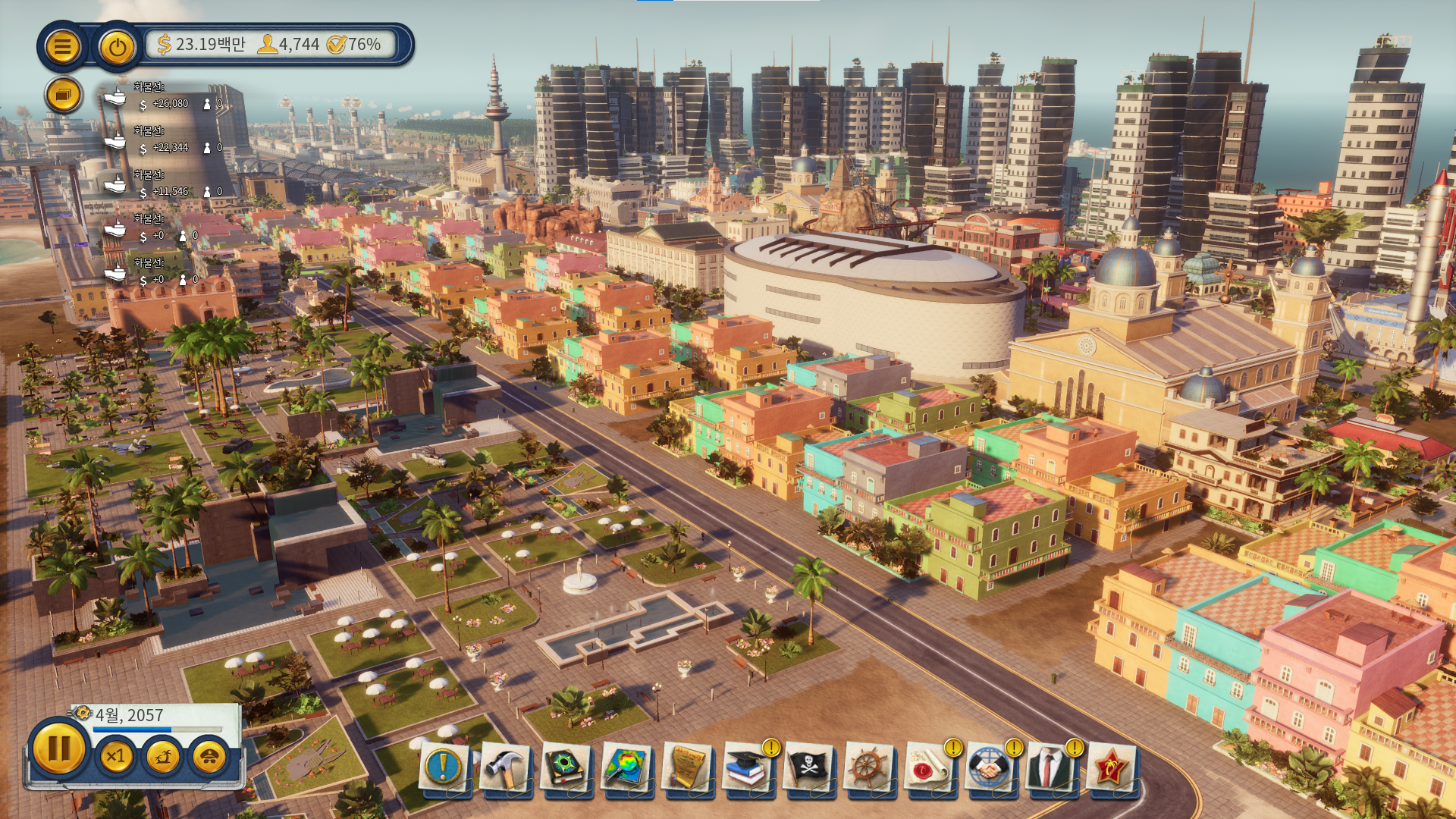The width and height of the screenshot is (1456, 819).
Task: Pause the game with the pause button
Action: [58, 748]
